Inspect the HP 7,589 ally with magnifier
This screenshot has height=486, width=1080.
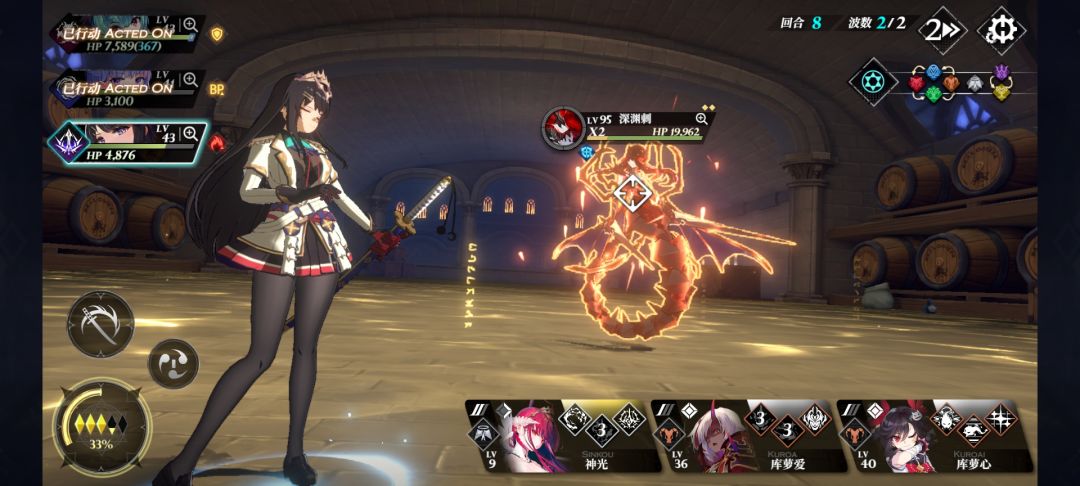189,25
